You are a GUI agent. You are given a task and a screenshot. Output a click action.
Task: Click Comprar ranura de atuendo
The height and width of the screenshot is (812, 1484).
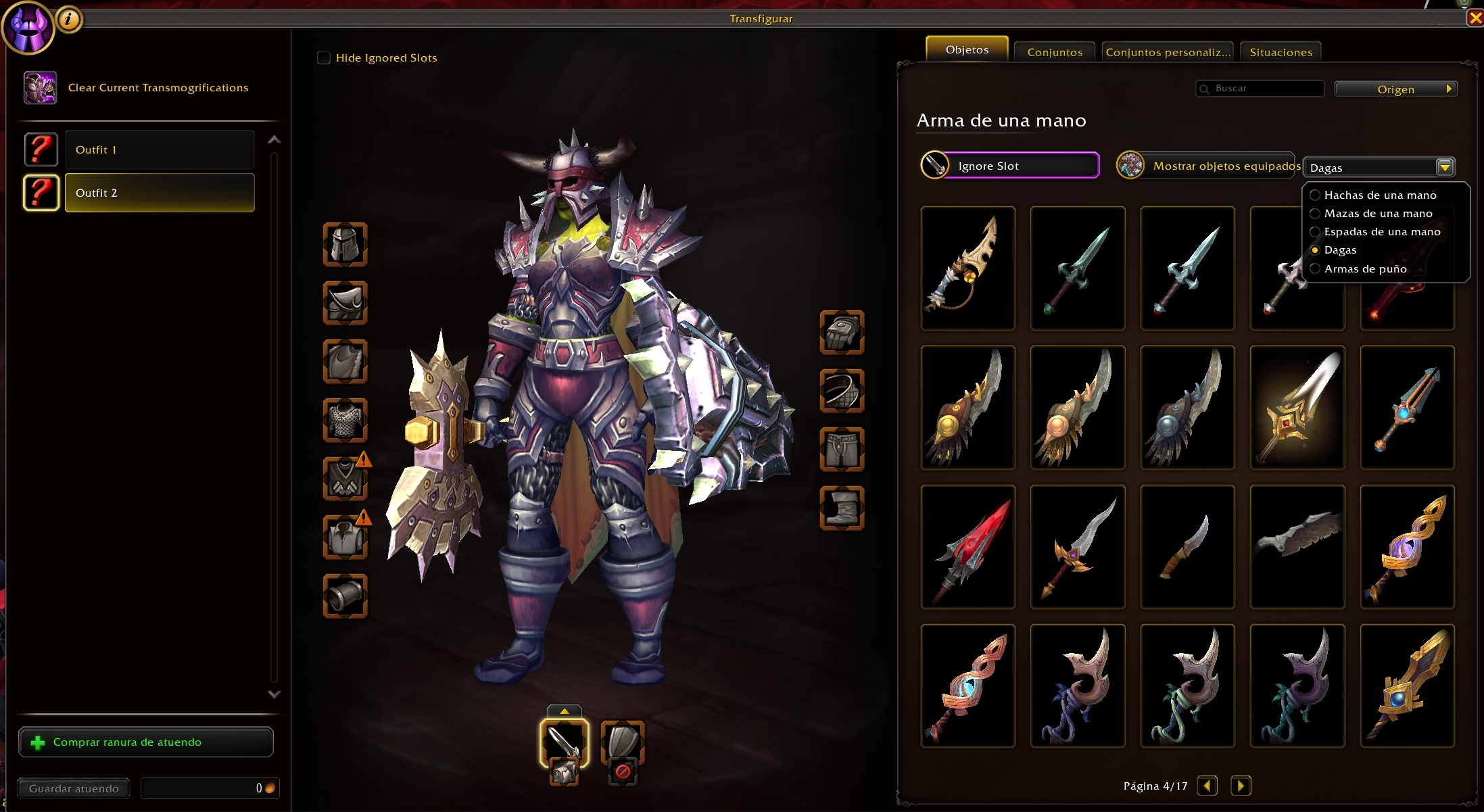point(146,742)
